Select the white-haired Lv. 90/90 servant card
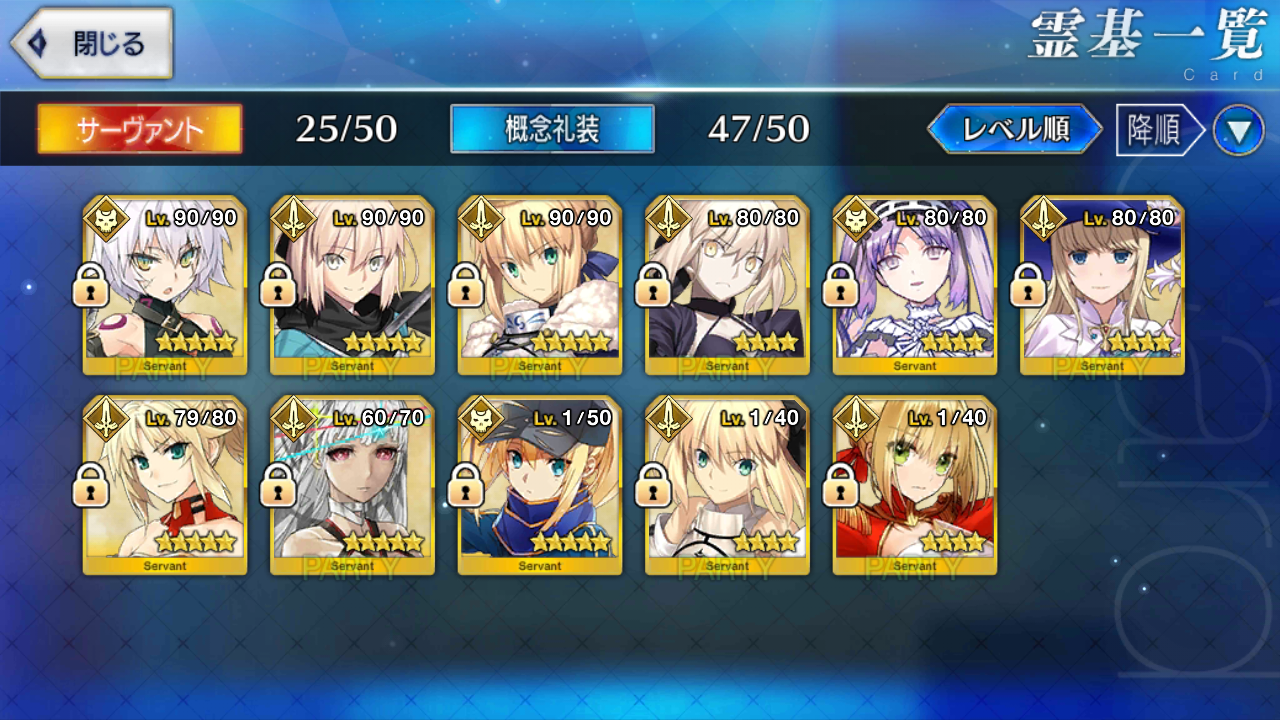Viewport: 1280px width, 720px height. (x=165, y=285)
